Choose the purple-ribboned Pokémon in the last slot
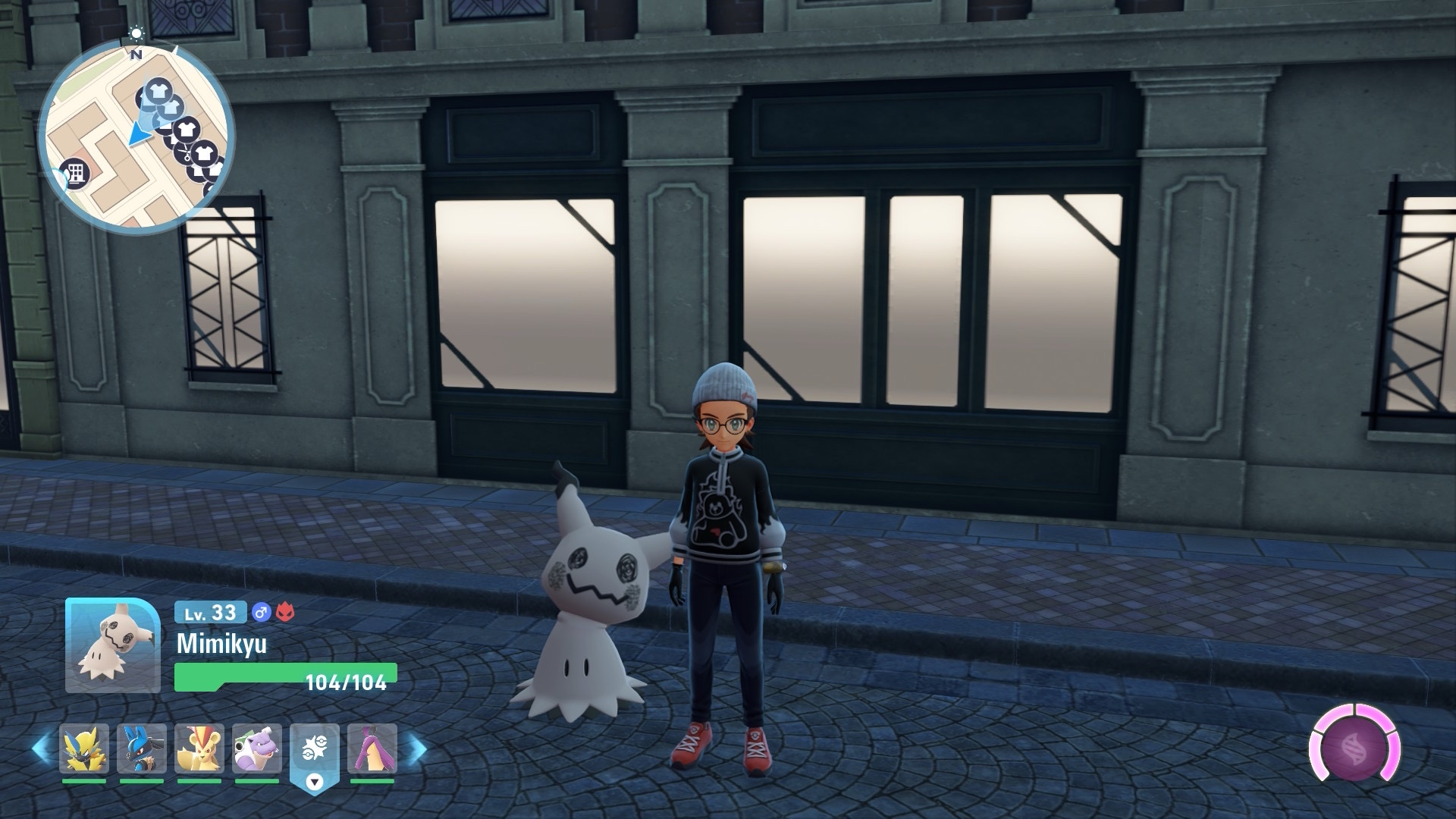The height and width of the screenshot is (819, 1456). point(372,749)
